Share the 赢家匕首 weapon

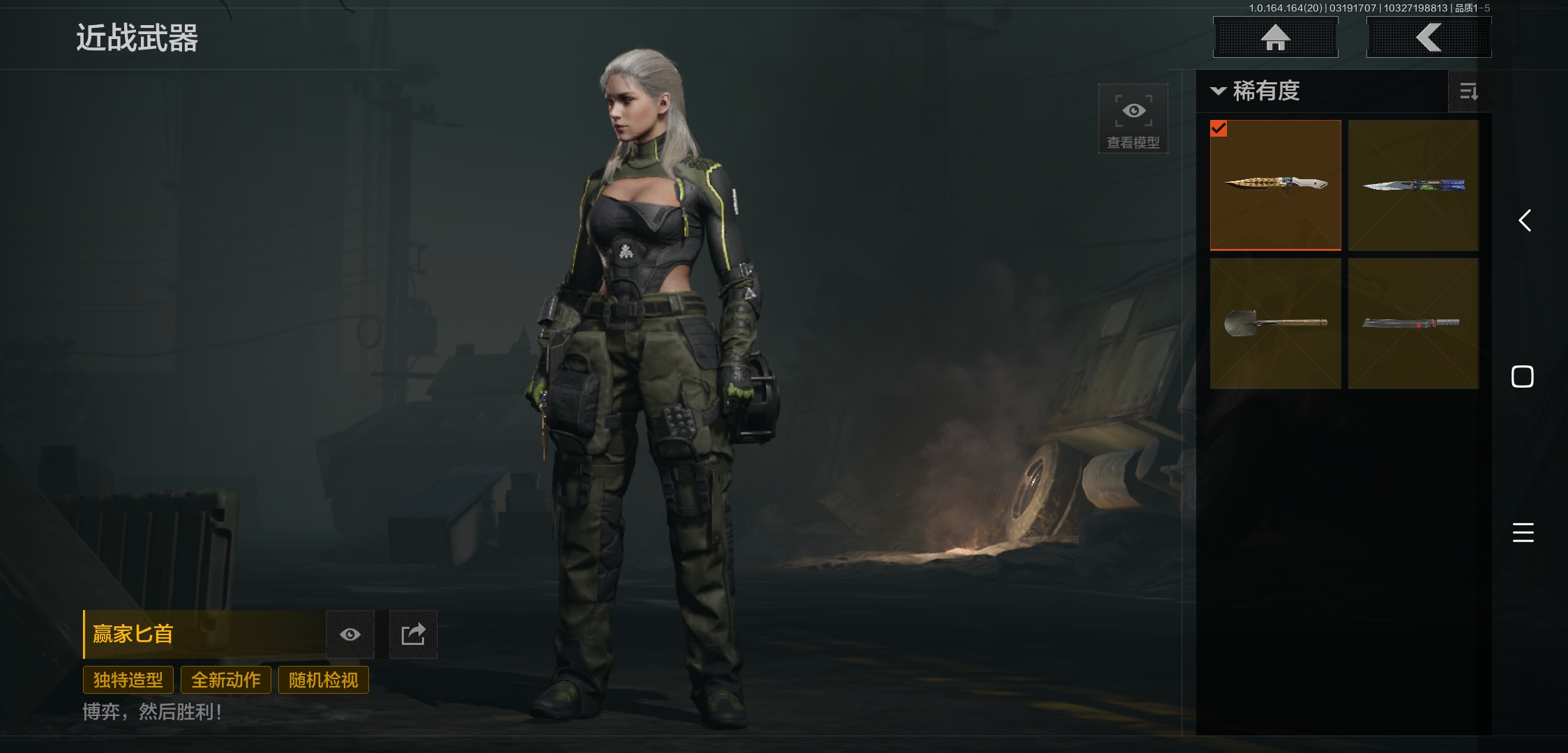coord(413,634)
